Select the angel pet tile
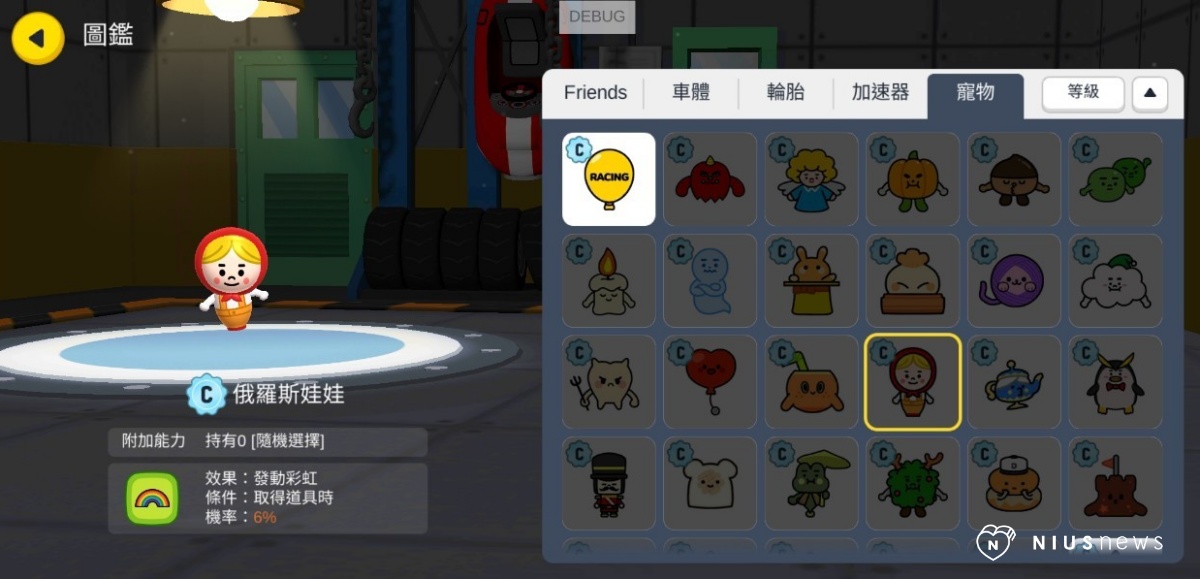Viewport: 1200px width, 579px height. pos(811,180)
